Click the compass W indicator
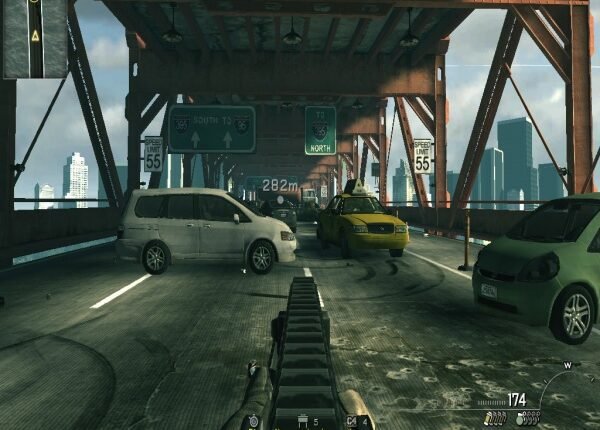Image resolution: width=600 pixels, height=430 pixels. click(x=567, y=365)
